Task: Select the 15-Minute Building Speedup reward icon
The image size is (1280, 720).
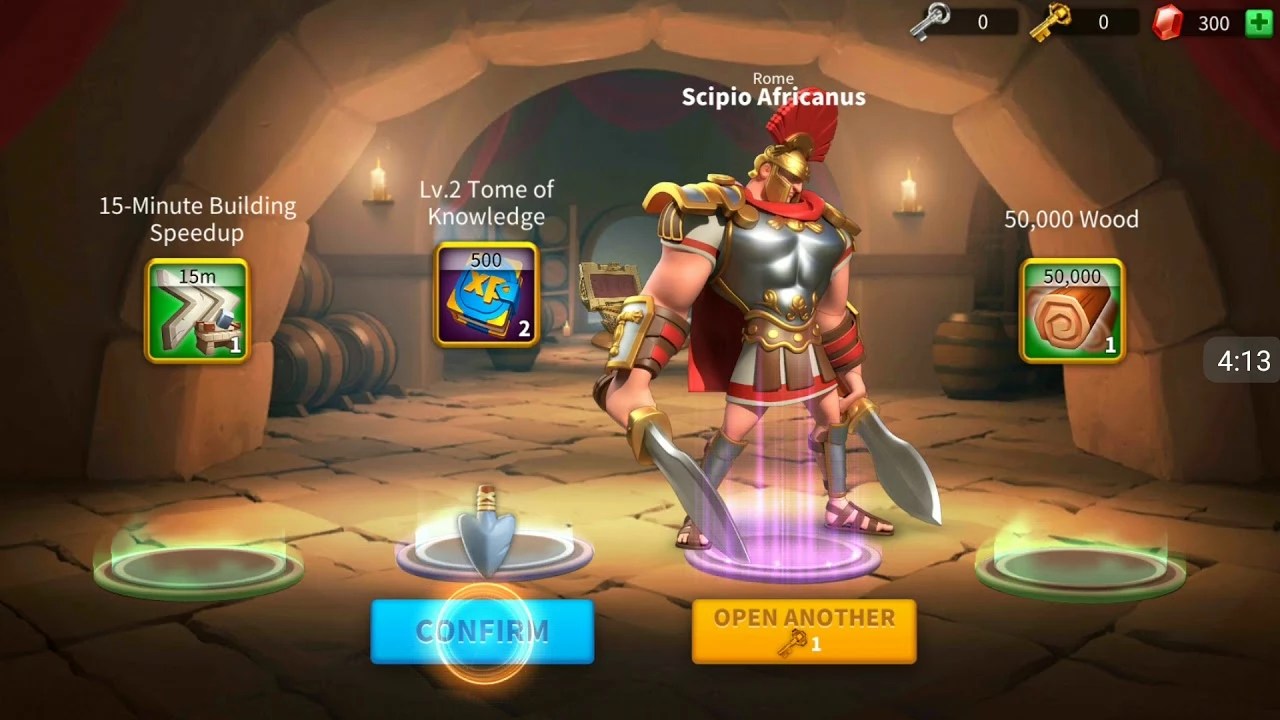Action: tap(196, 308)
